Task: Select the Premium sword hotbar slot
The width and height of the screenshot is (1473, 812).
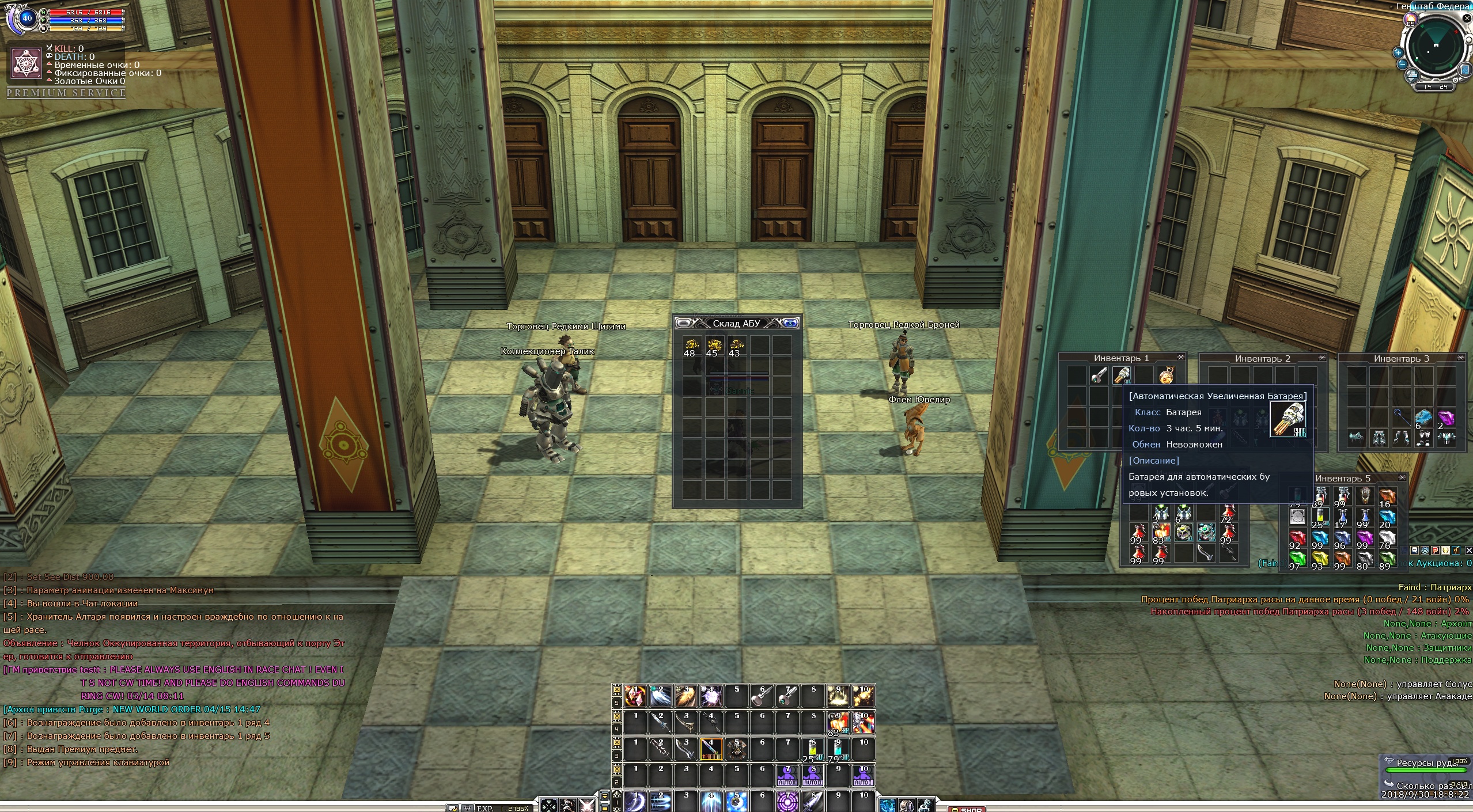Action: 711,749
